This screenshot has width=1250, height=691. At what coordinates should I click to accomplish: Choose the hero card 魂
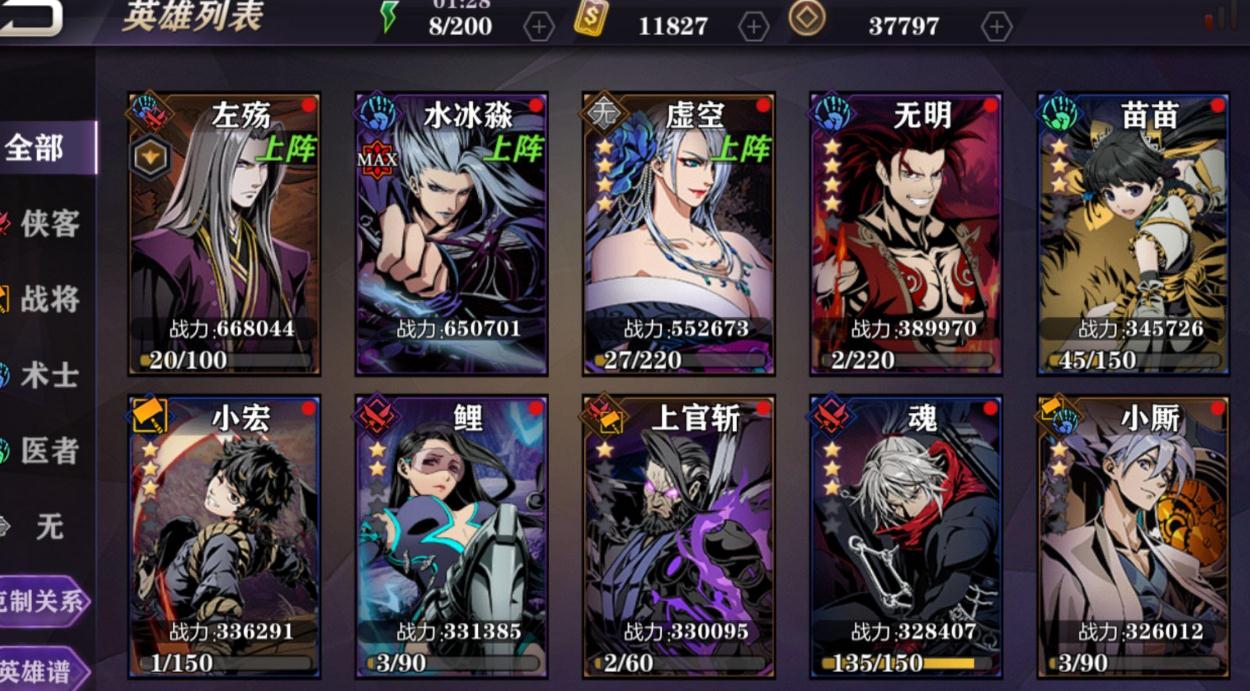[906, 537]
